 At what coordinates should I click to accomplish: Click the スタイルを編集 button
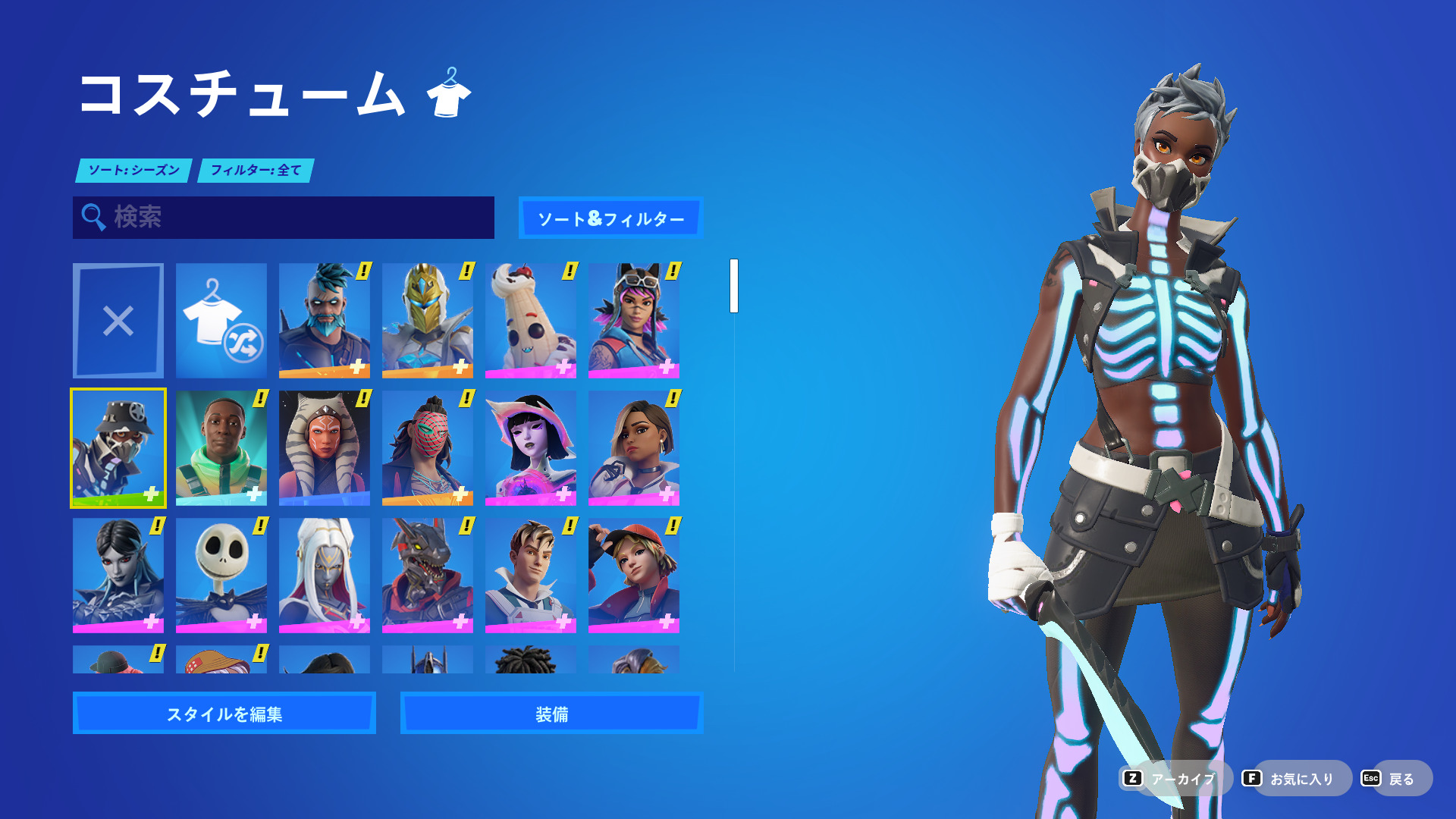tap(224, 713)
